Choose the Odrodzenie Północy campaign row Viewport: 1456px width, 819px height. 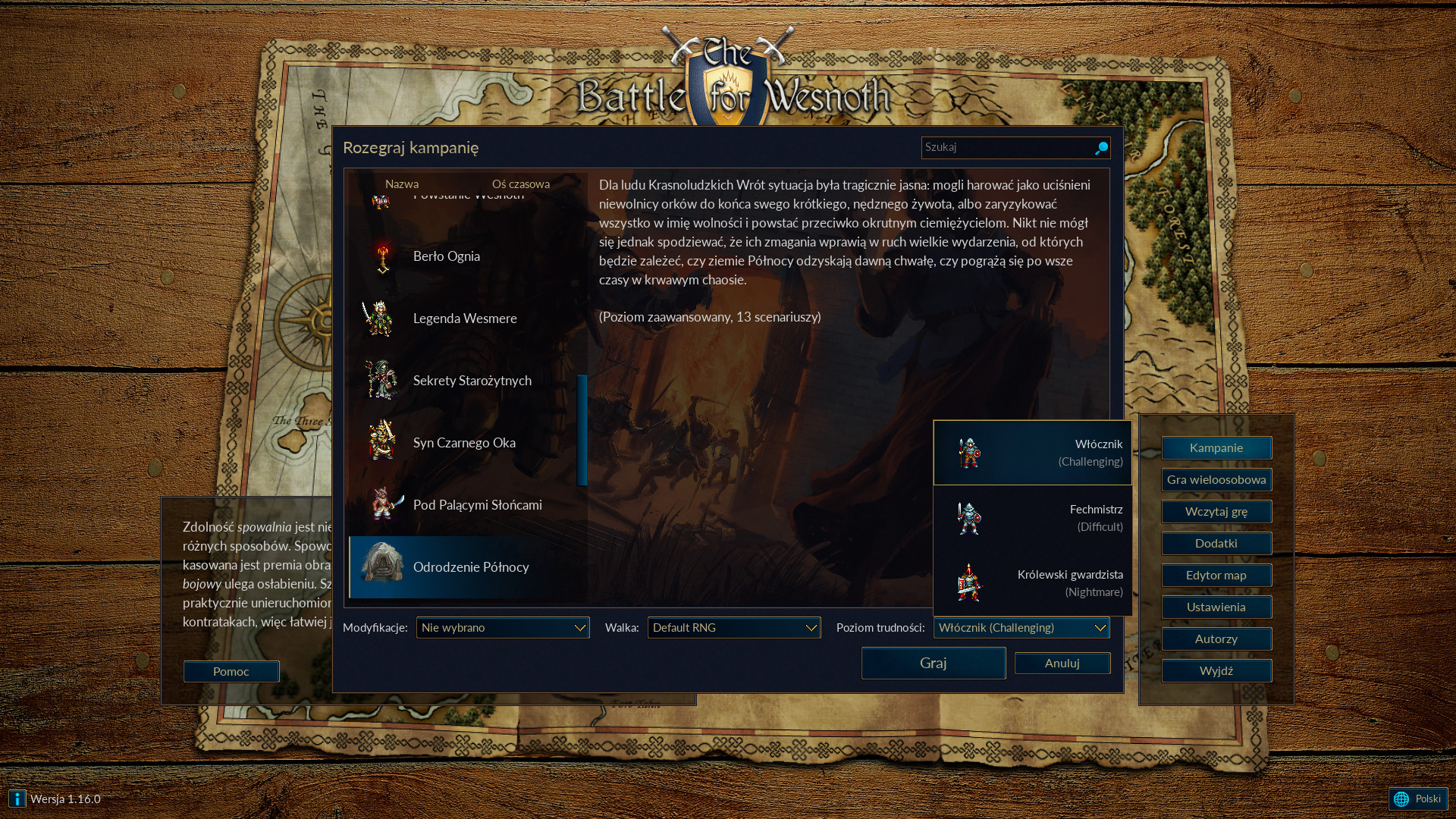(470, 567)
